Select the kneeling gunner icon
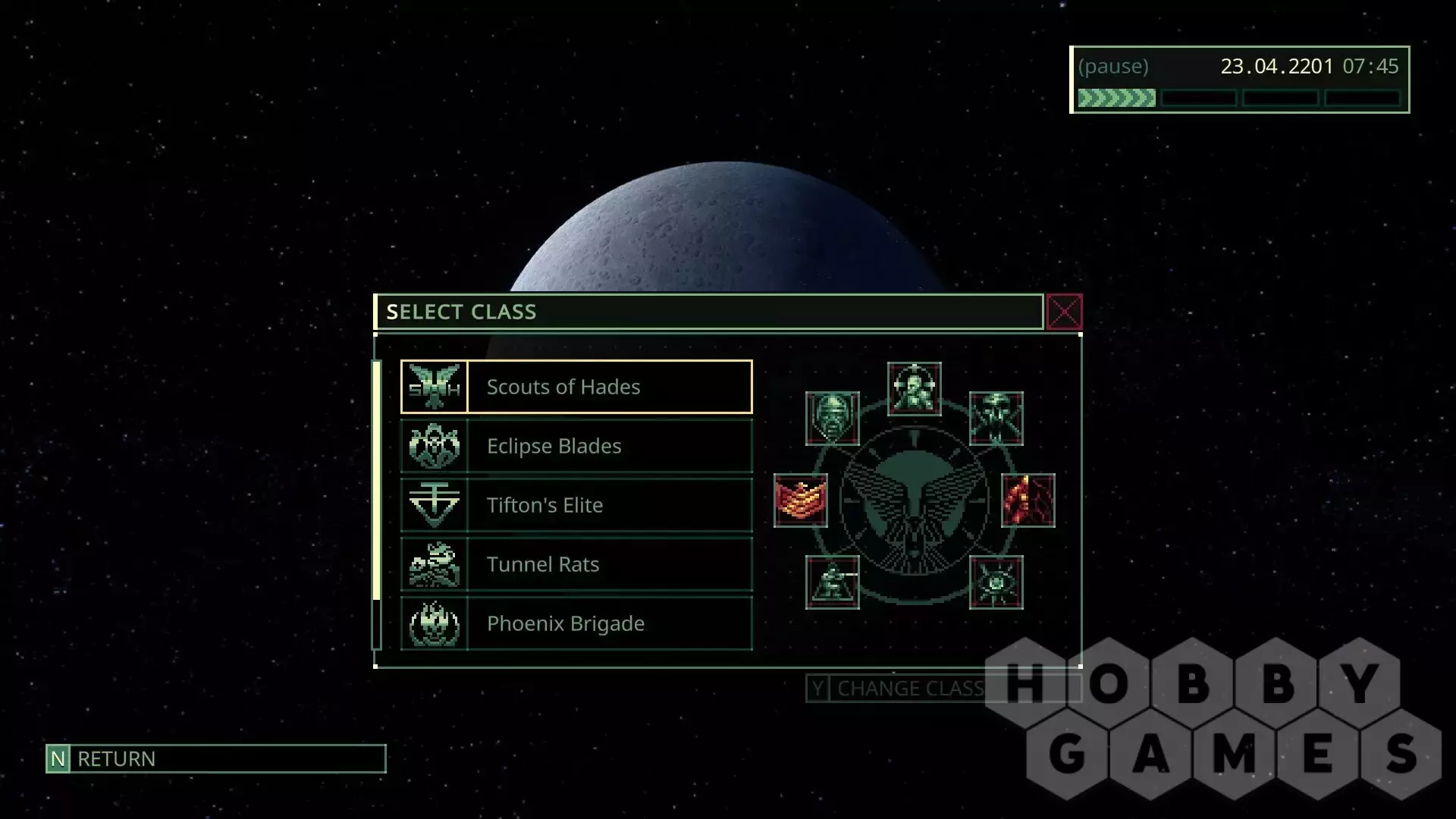 point(833,582)
